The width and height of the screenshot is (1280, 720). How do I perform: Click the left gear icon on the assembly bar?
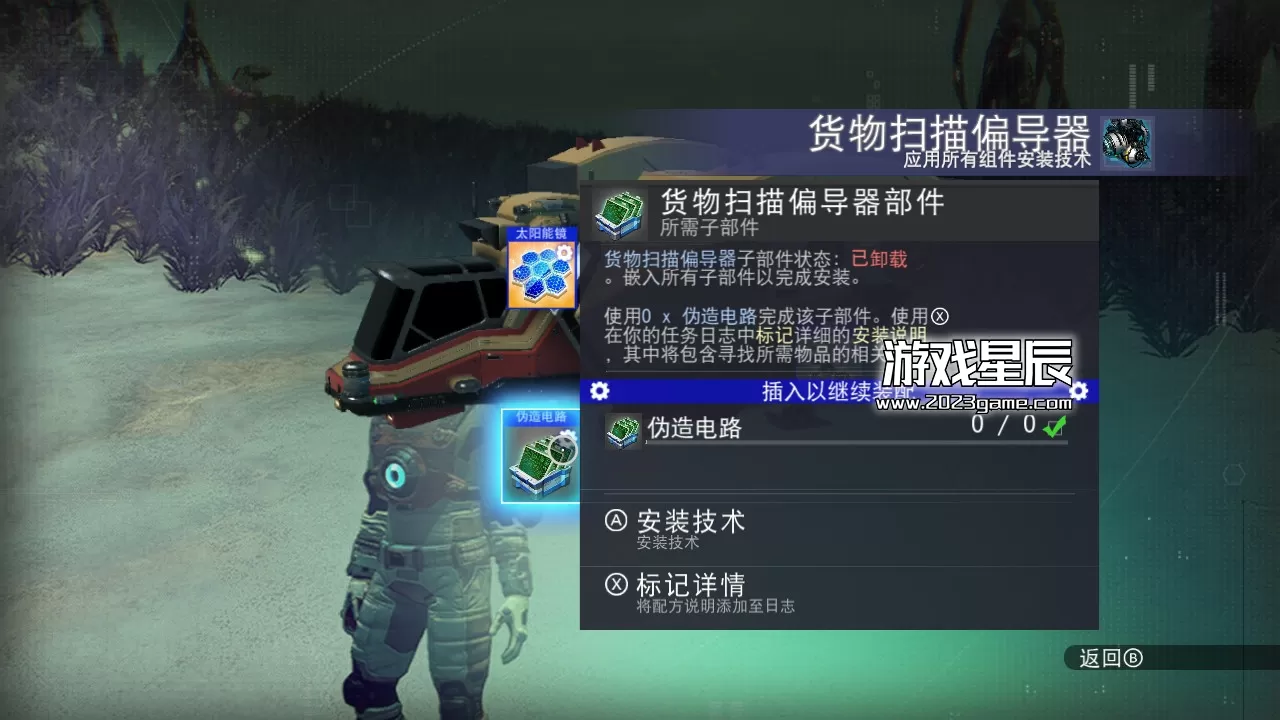pos(598,390)
